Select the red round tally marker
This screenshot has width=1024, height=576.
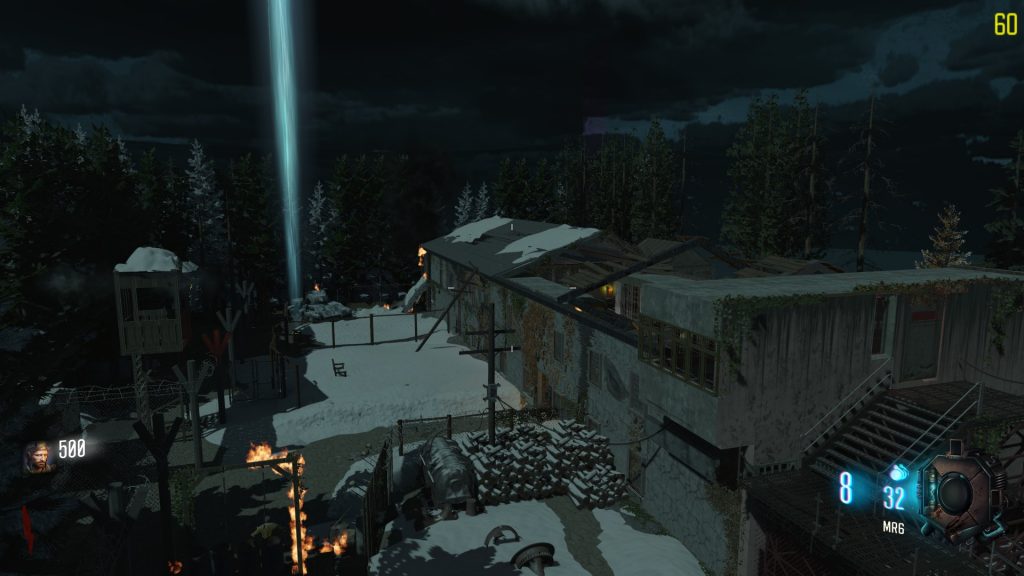pos(27,526)
